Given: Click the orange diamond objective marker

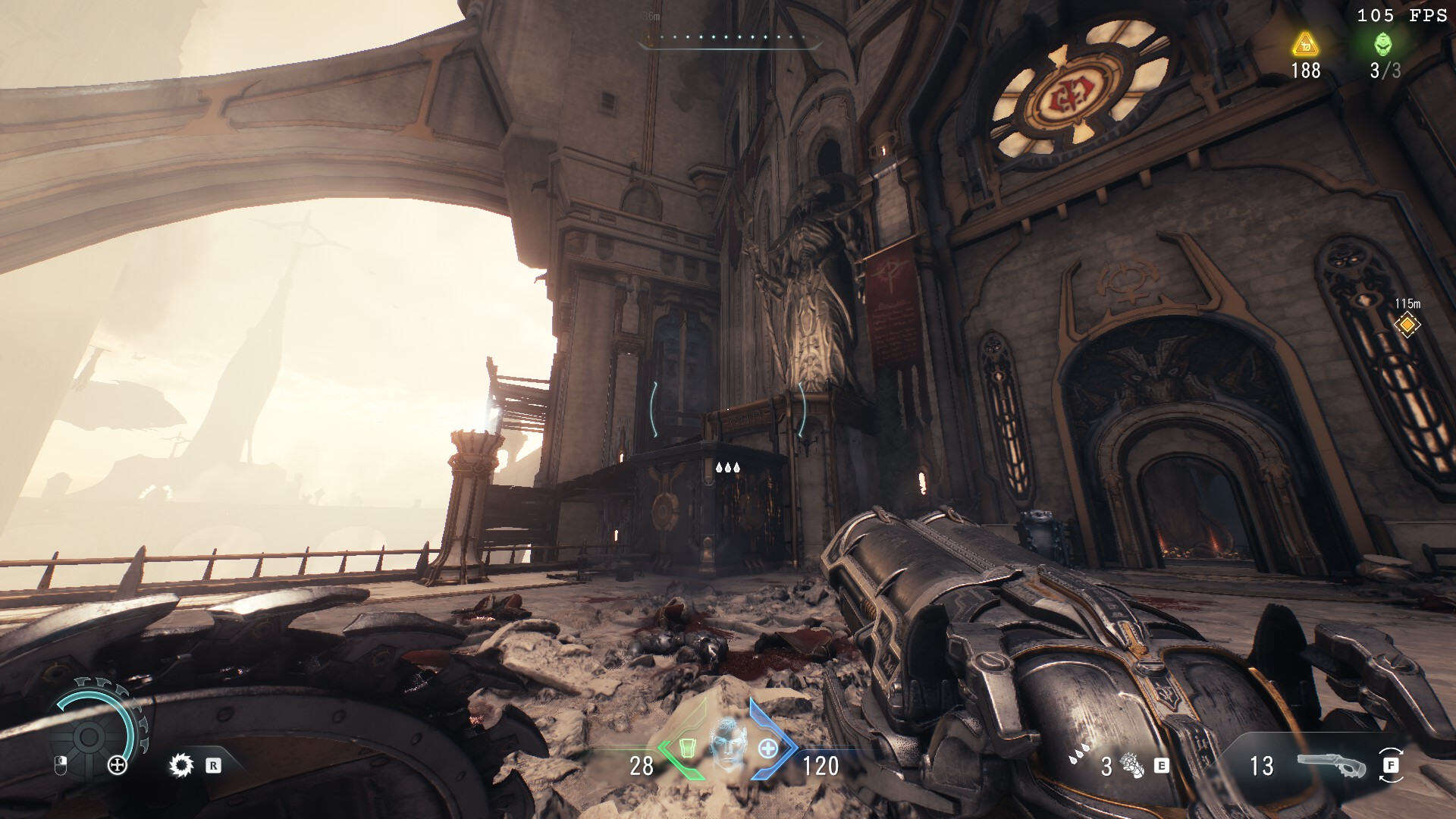Looking at the screenshot, I should point(1407,325).
